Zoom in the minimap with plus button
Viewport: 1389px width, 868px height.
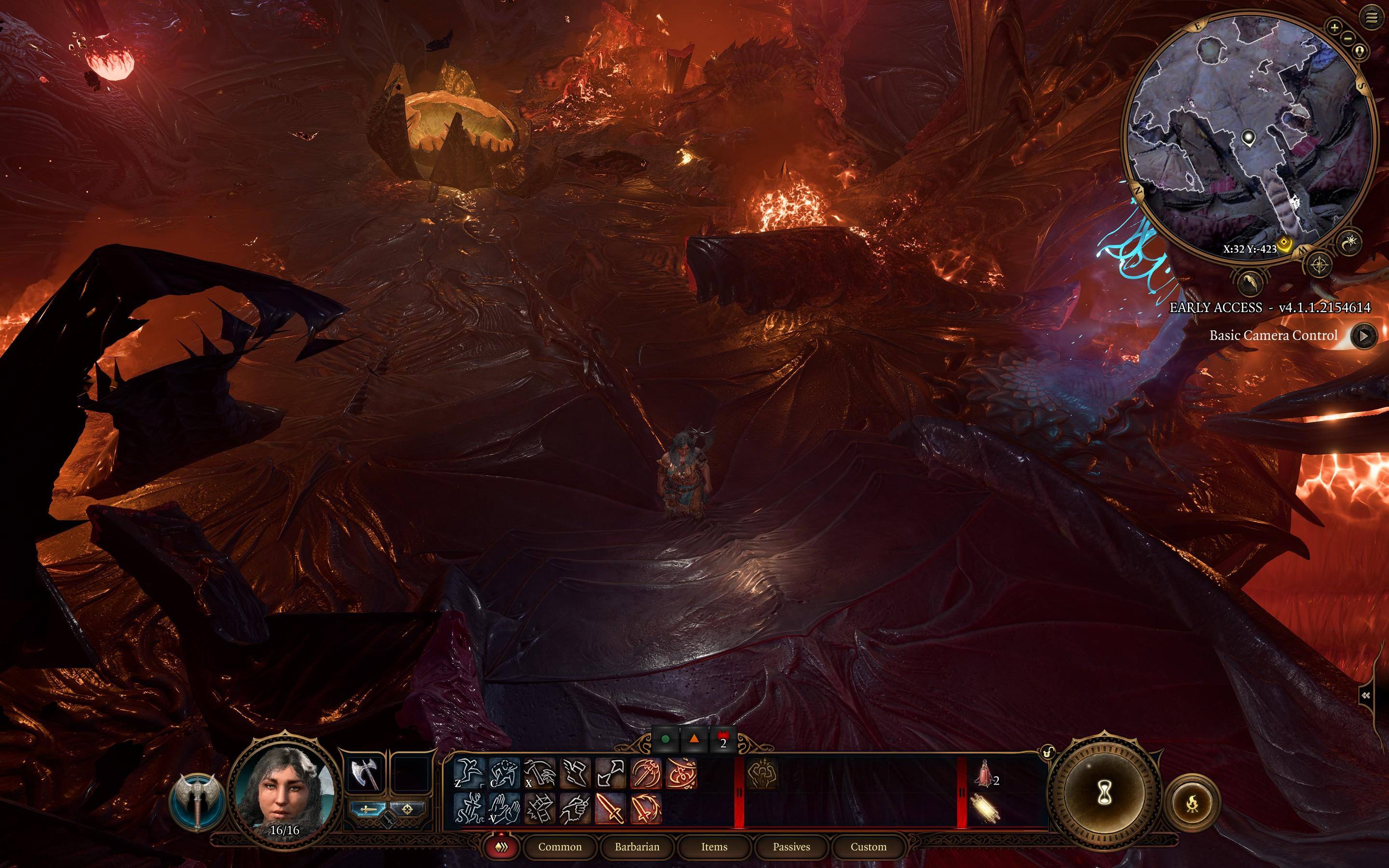[1335, 27]
